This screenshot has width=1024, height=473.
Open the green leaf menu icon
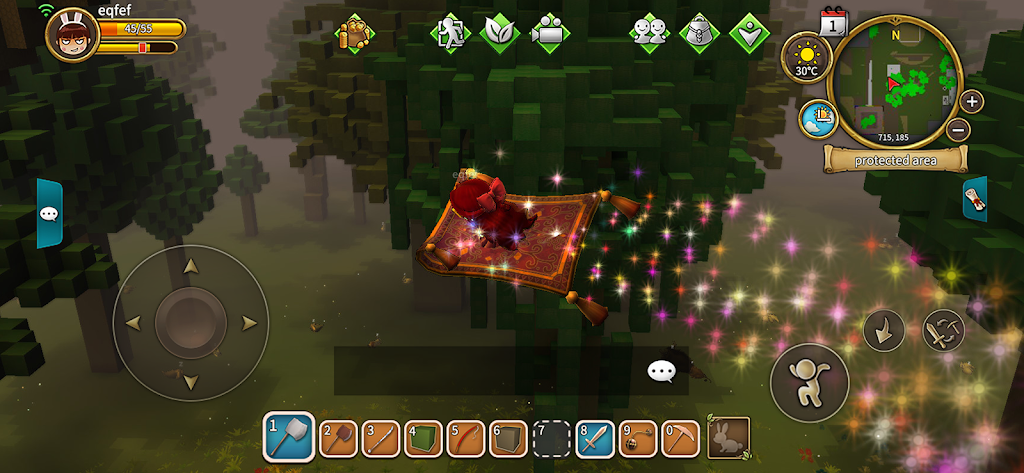click(499, 33)
